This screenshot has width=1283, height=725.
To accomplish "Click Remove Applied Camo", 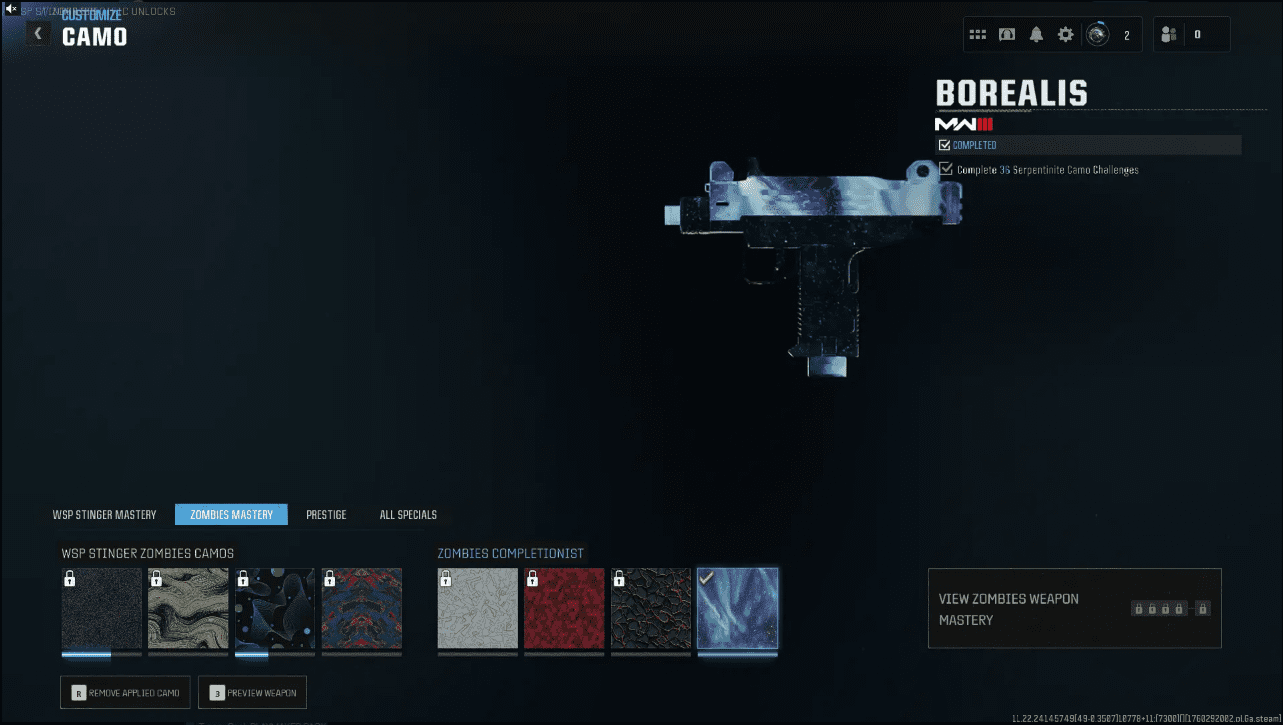I will coord(125,693).
